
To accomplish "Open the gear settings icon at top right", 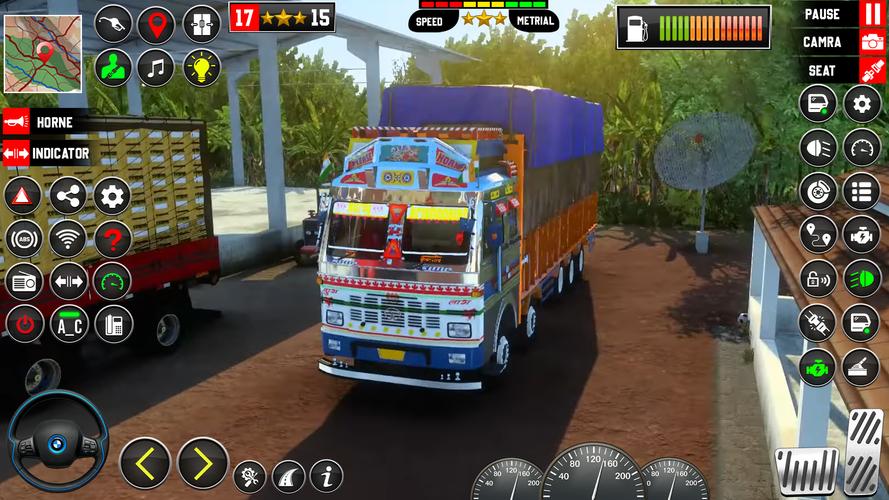I will pyautogui.click(x=862, y=103).
